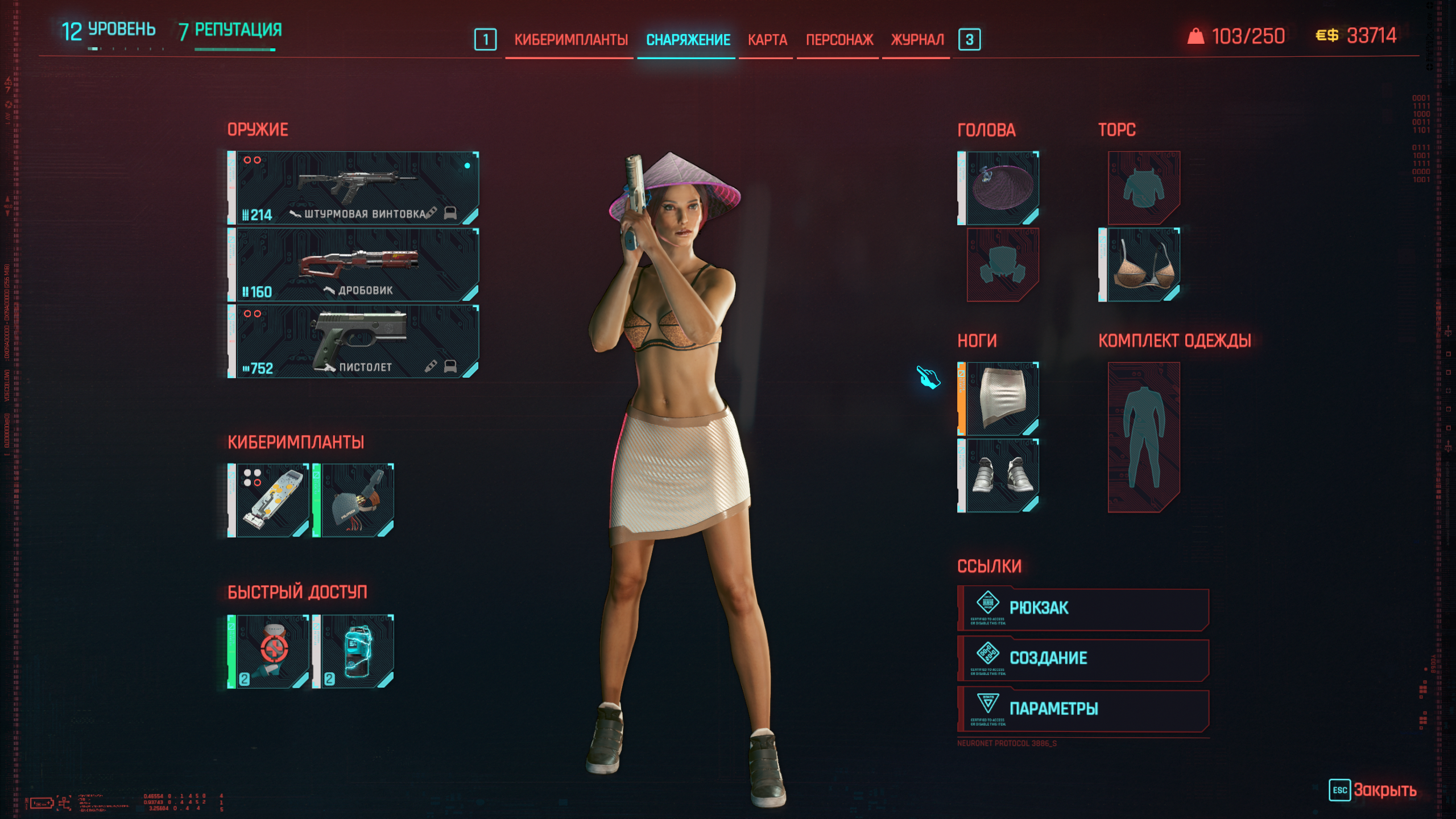Screen dimensions: 1456x819
Task: Select the red inhaler quick access slot
Action: pyautogui.click(x=269, y=652)
